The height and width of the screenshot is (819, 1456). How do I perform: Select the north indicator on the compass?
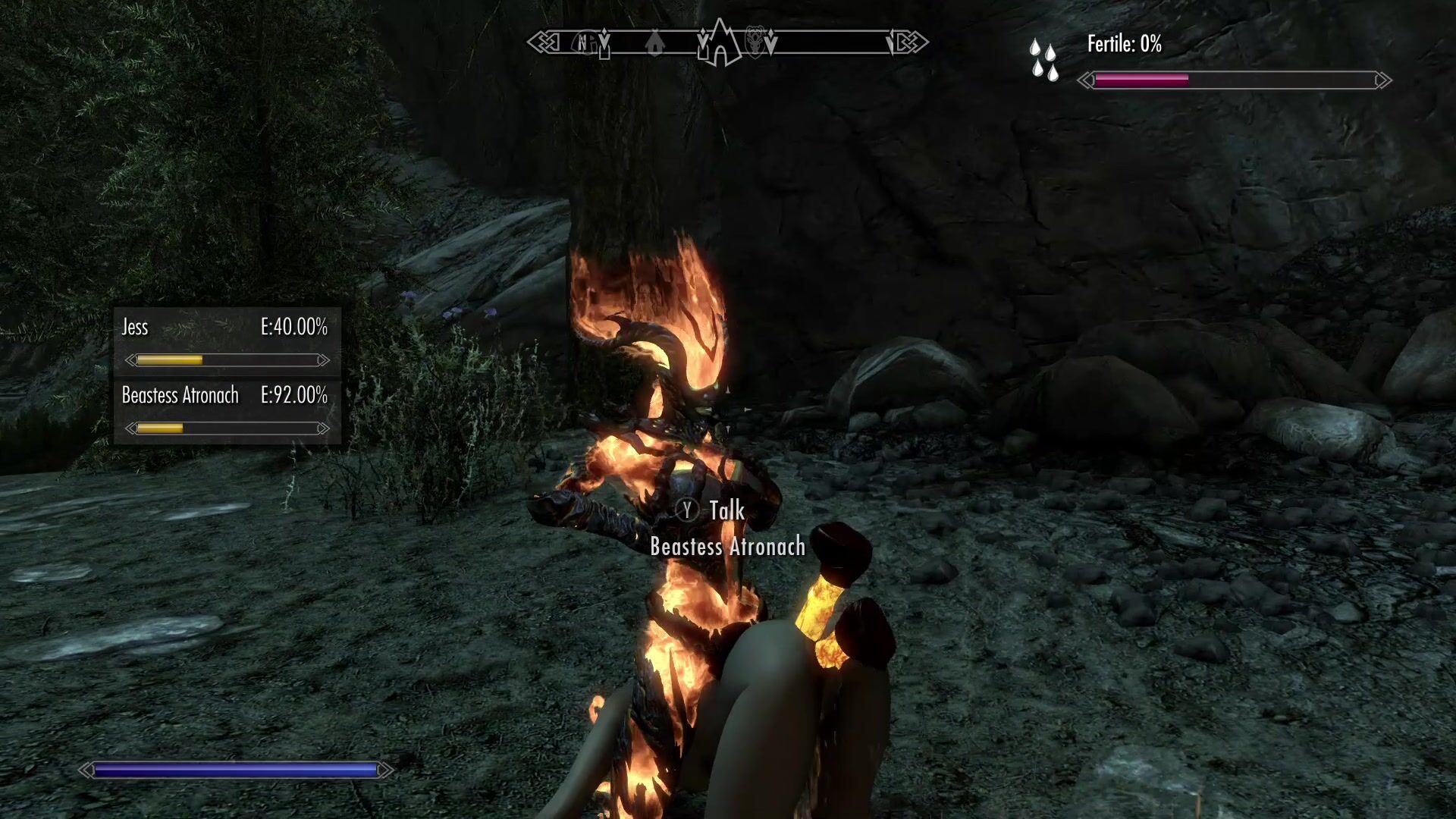[582, 42]
